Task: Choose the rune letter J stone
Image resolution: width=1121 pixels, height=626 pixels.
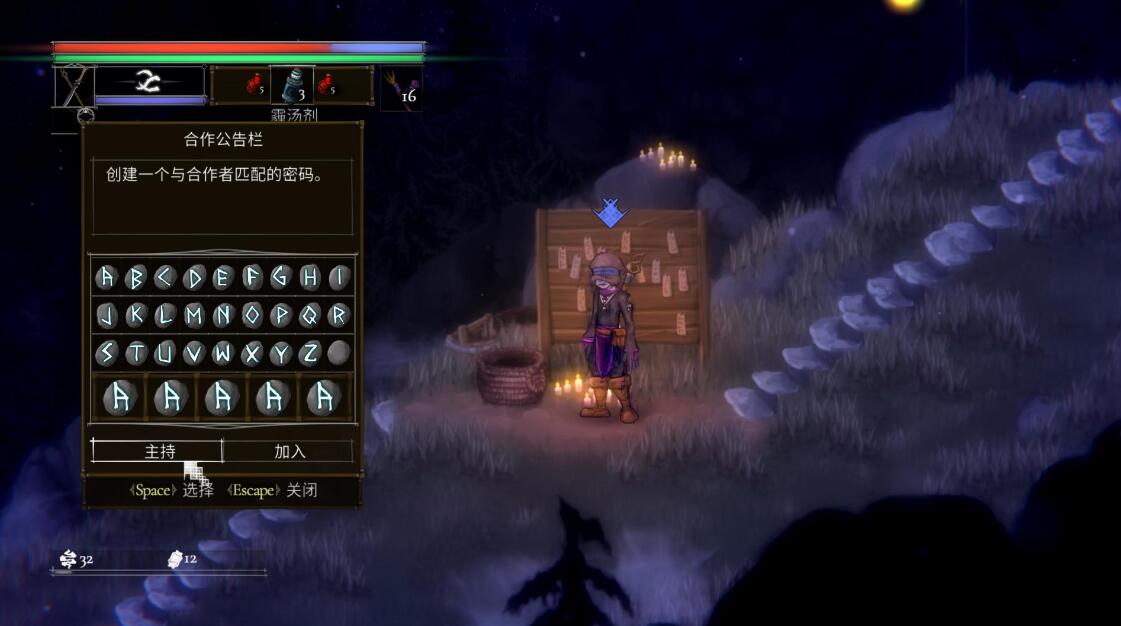Action: (106, 315)
